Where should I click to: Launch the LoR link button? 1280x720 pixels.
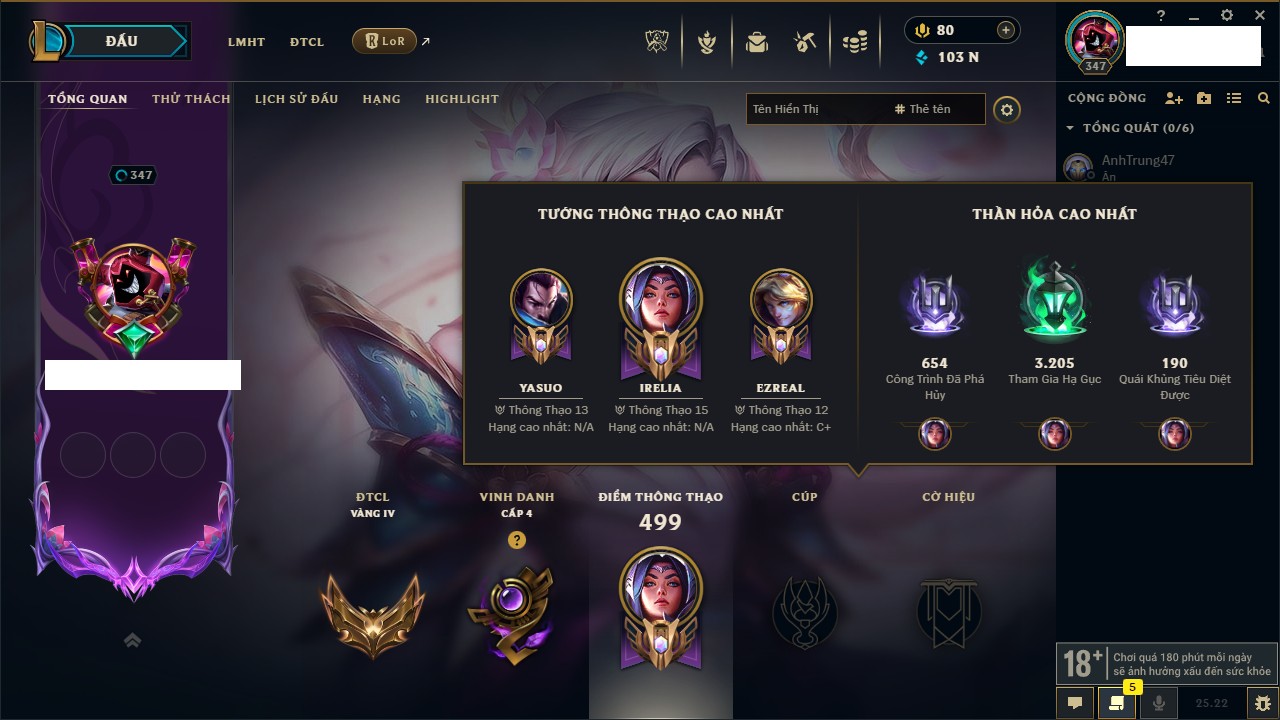click(x=384, y=41)
